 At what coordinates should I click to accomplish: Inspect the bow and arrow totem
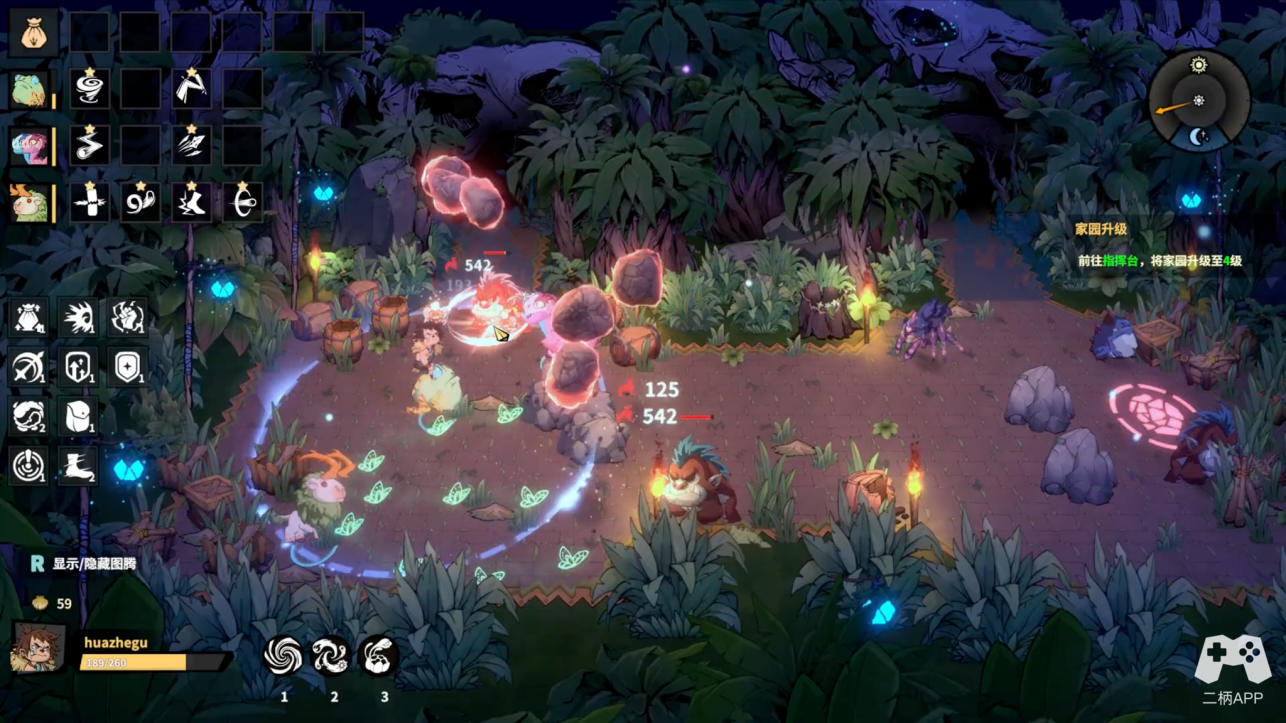coord(28,367)
